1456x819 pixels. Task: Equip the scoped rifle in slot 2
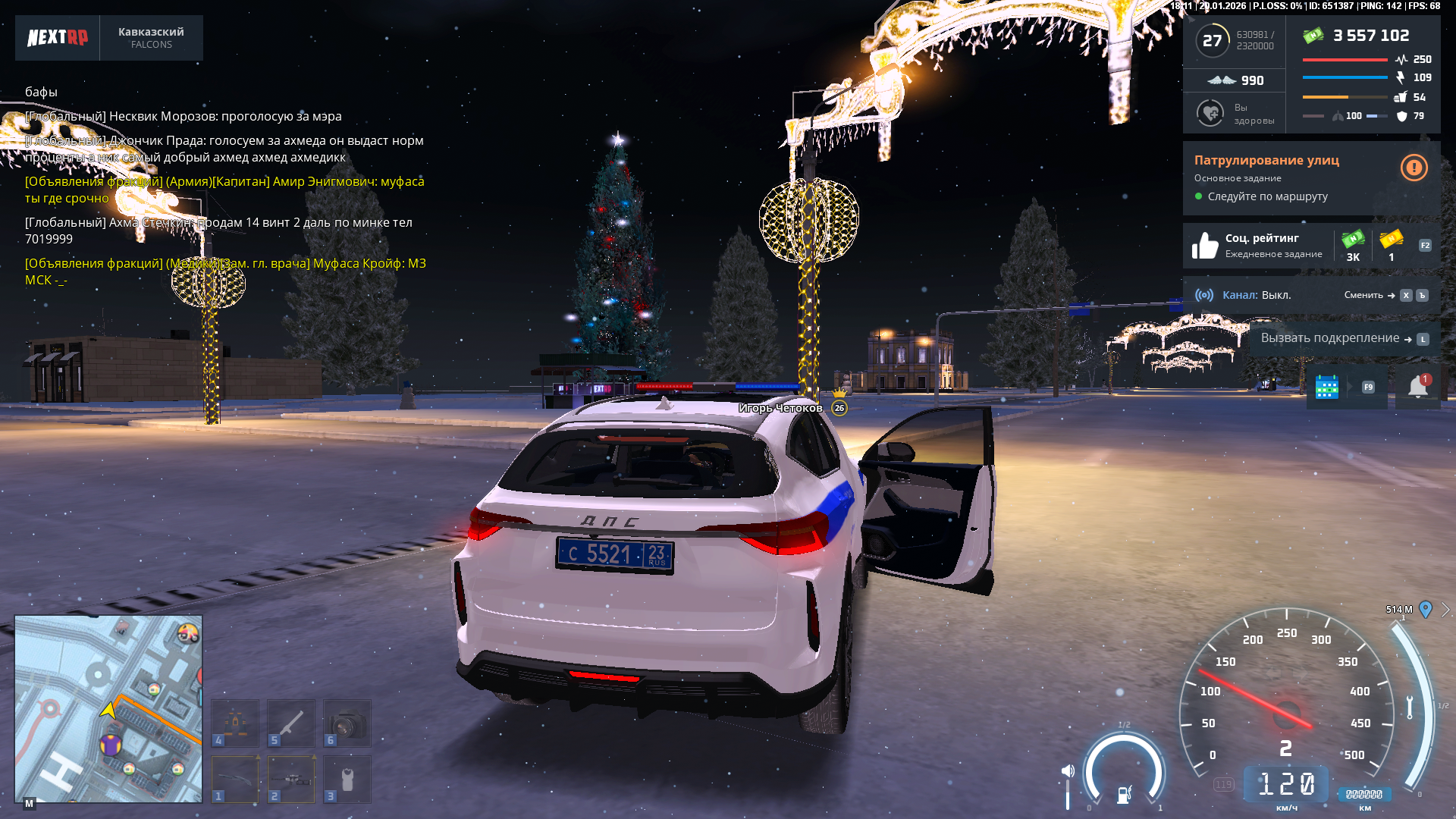click(291, 779)
